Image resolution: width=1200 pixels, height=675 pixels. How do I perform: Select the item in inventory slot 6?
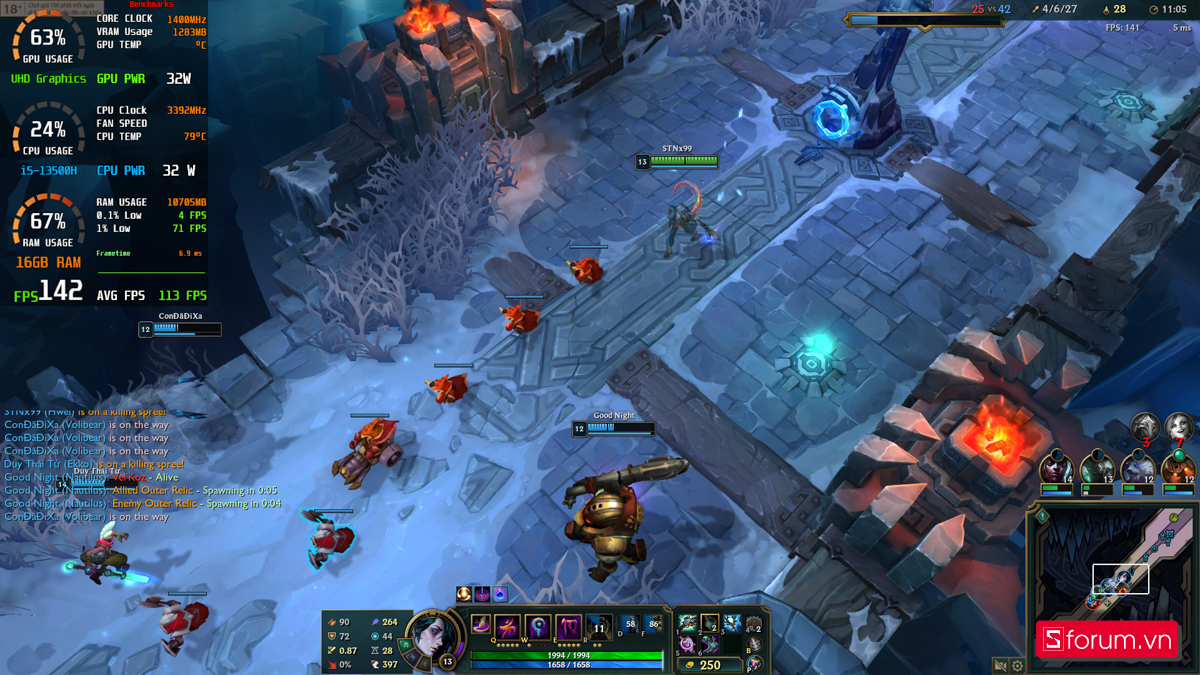point(709,644)
